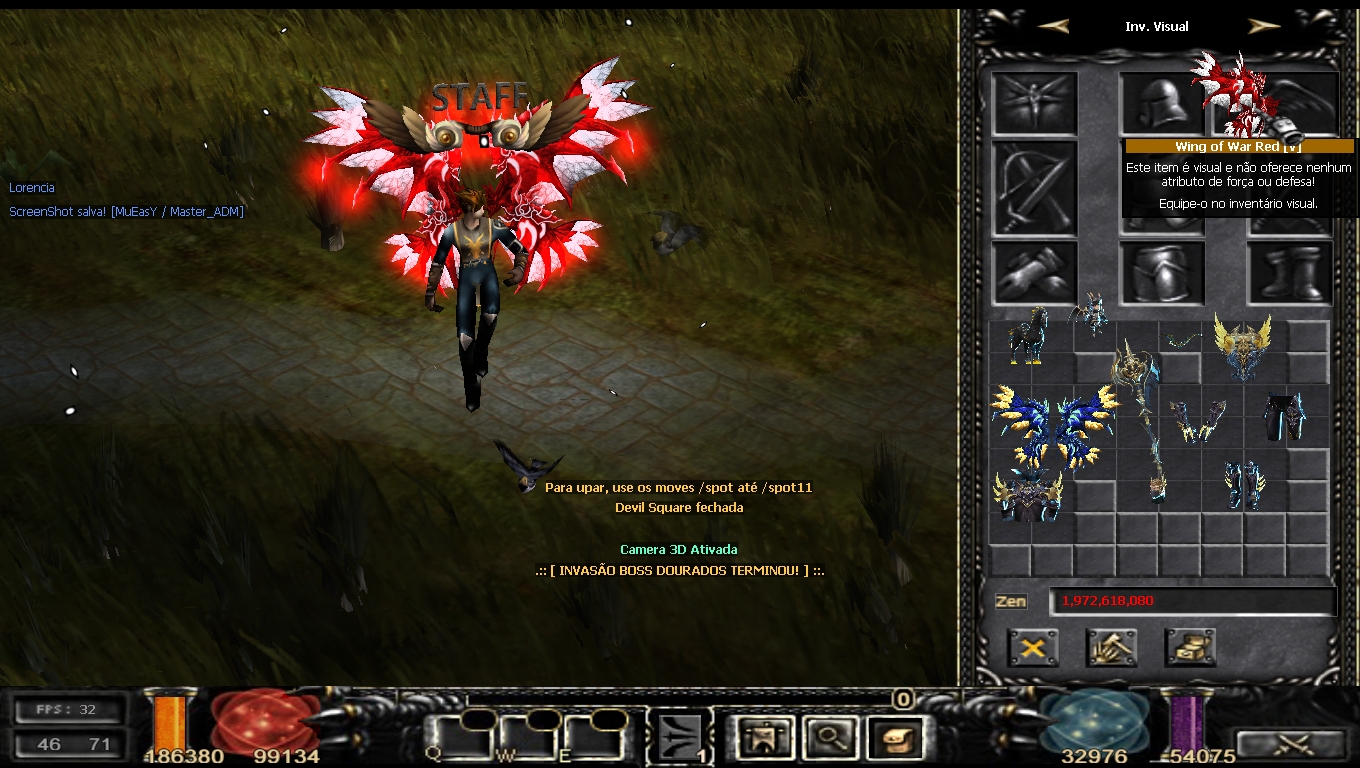Close the inventory with the X button
This screenshot has width=1360, height=768.
click(x=1033, y=648)
